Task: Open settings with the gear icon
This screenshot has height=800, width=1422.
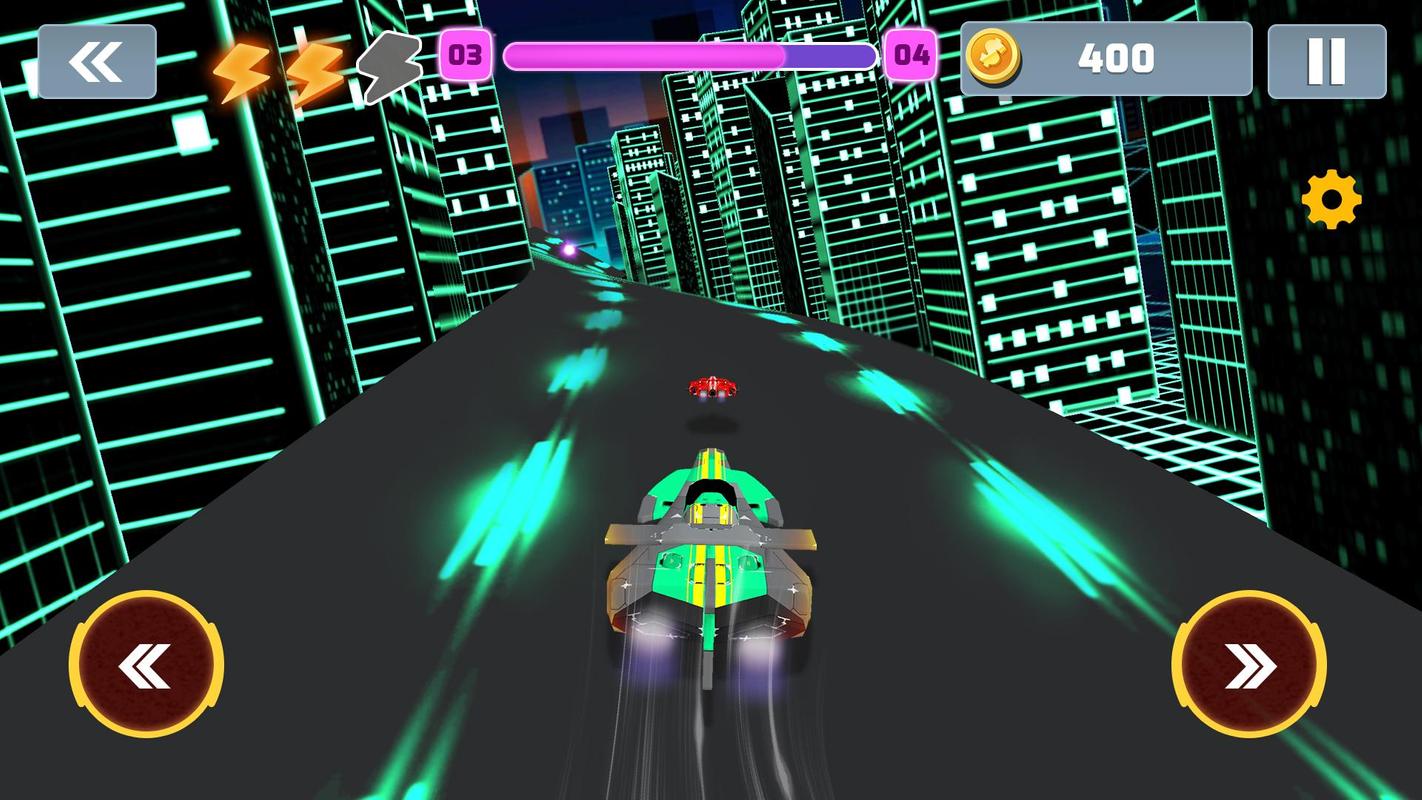Action: (x=1331, y=200)
